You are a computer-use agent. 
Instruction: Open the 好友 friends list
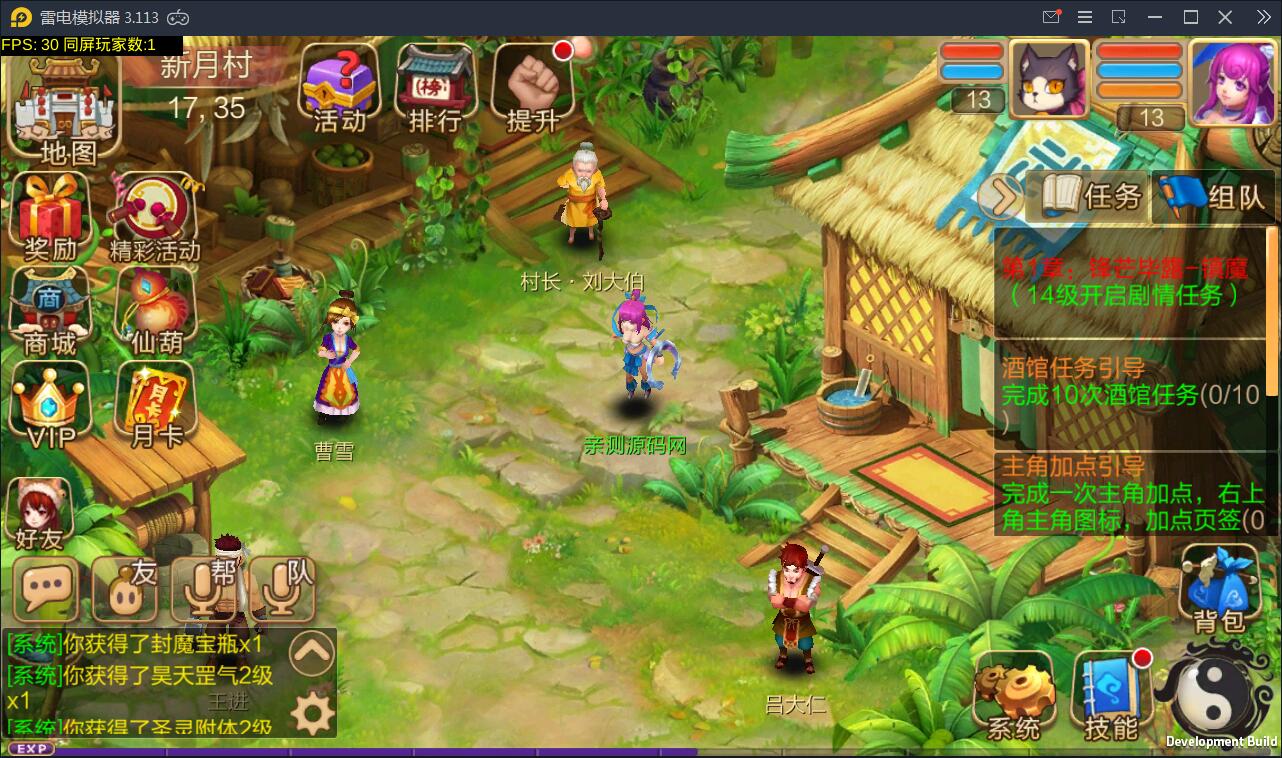(x=40, y=512)
